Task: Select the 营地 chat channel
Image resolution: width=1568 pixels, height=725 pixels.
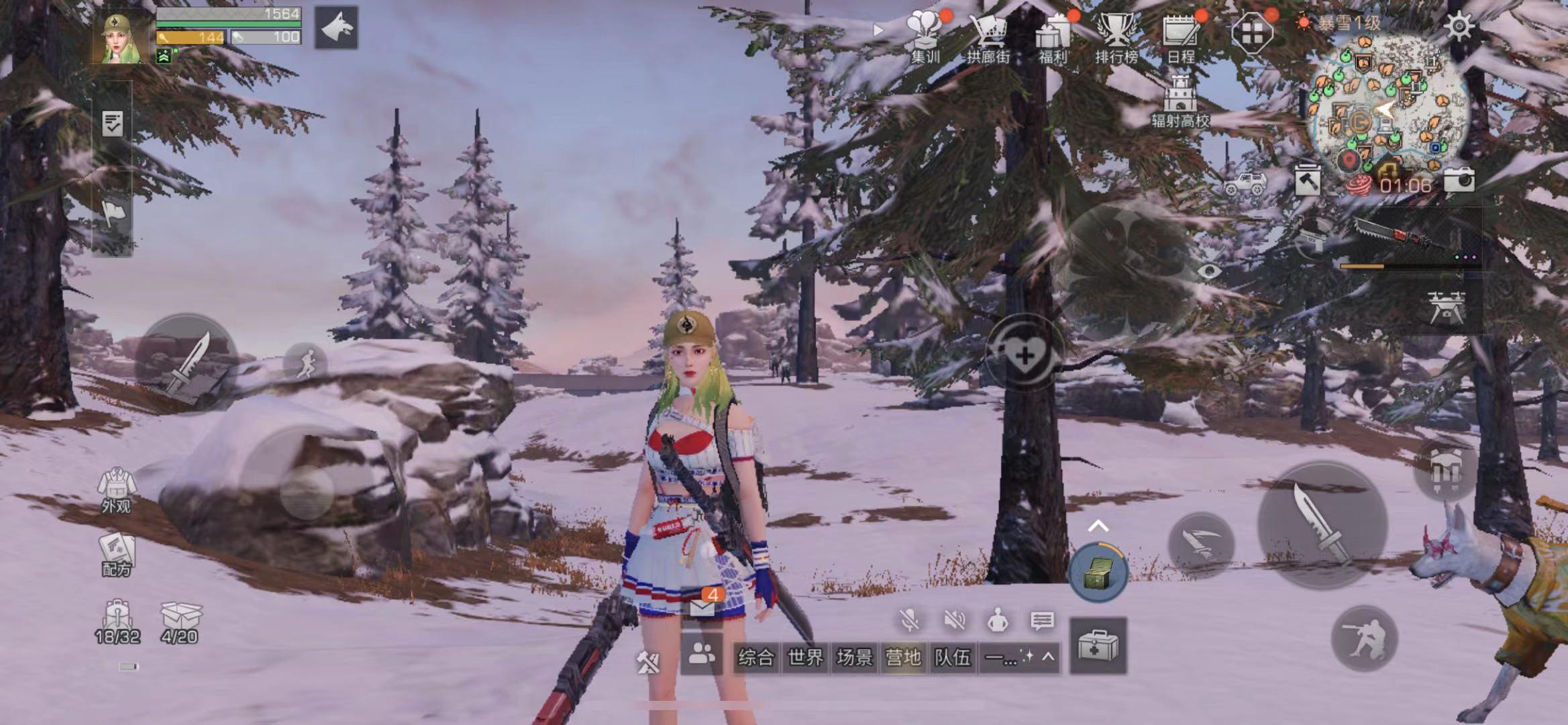Action: [903, 657]
